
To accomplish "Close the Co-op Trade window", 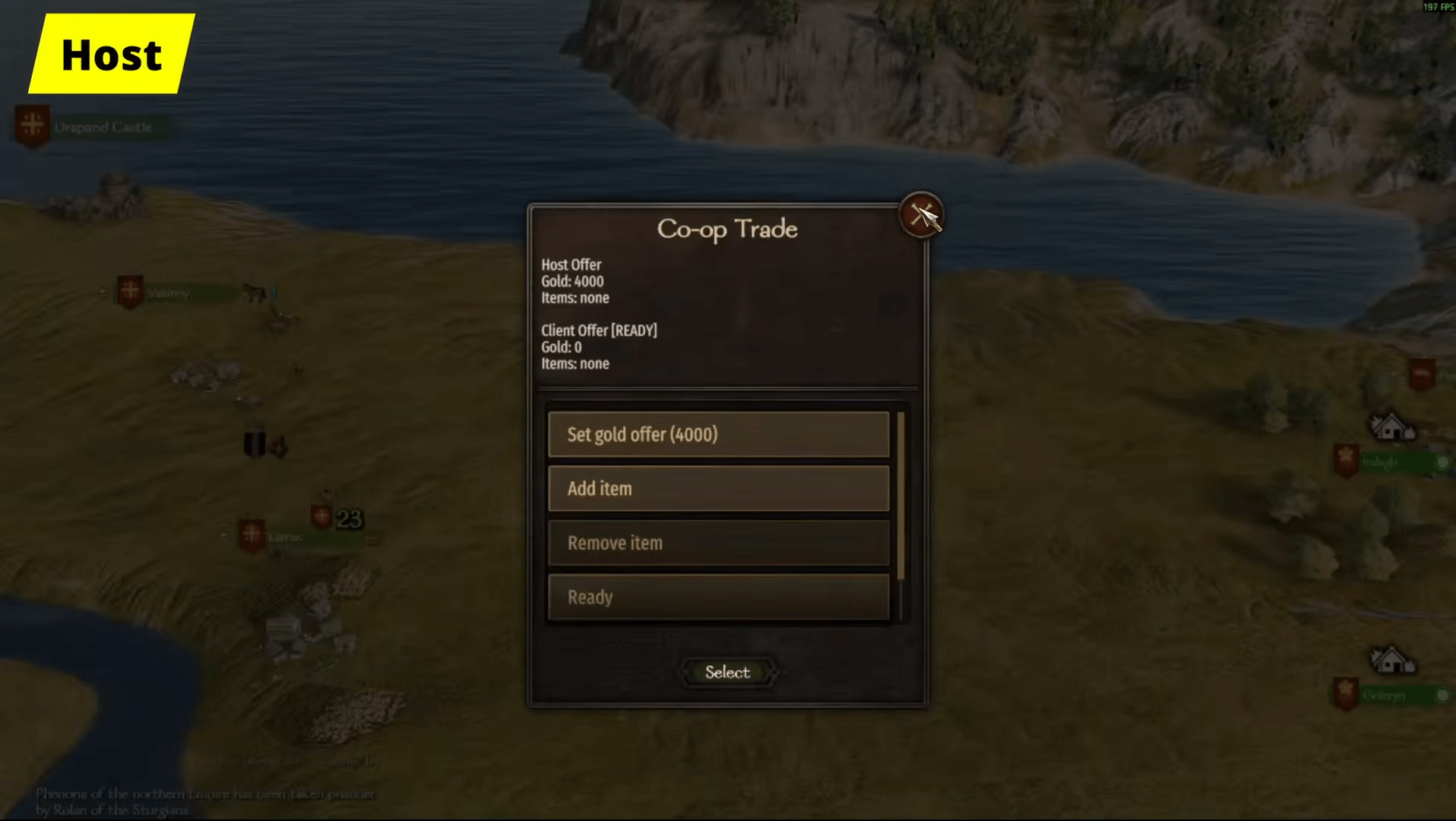I will pos(921,216).
